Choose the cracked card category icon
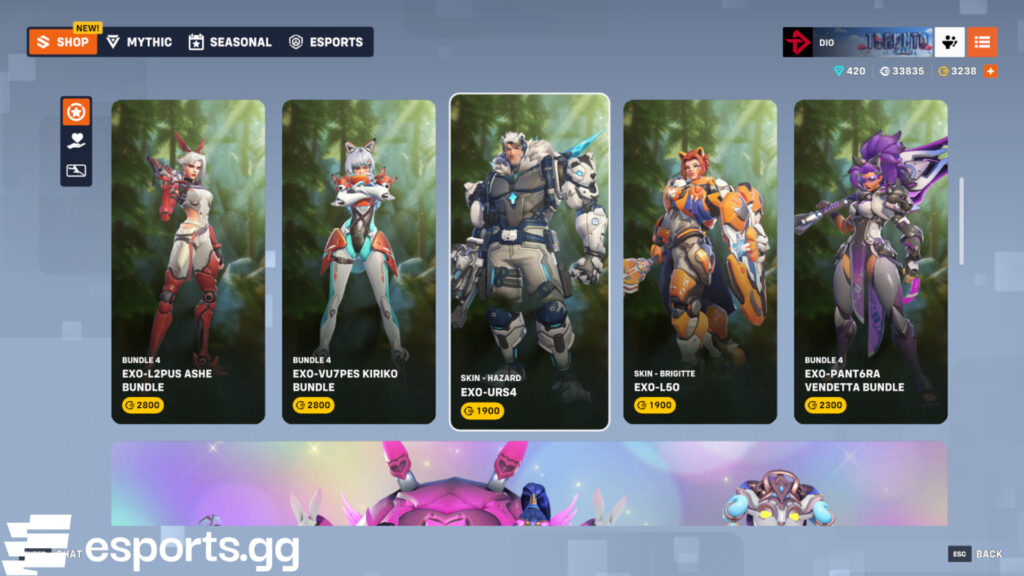 pos(76,170)
